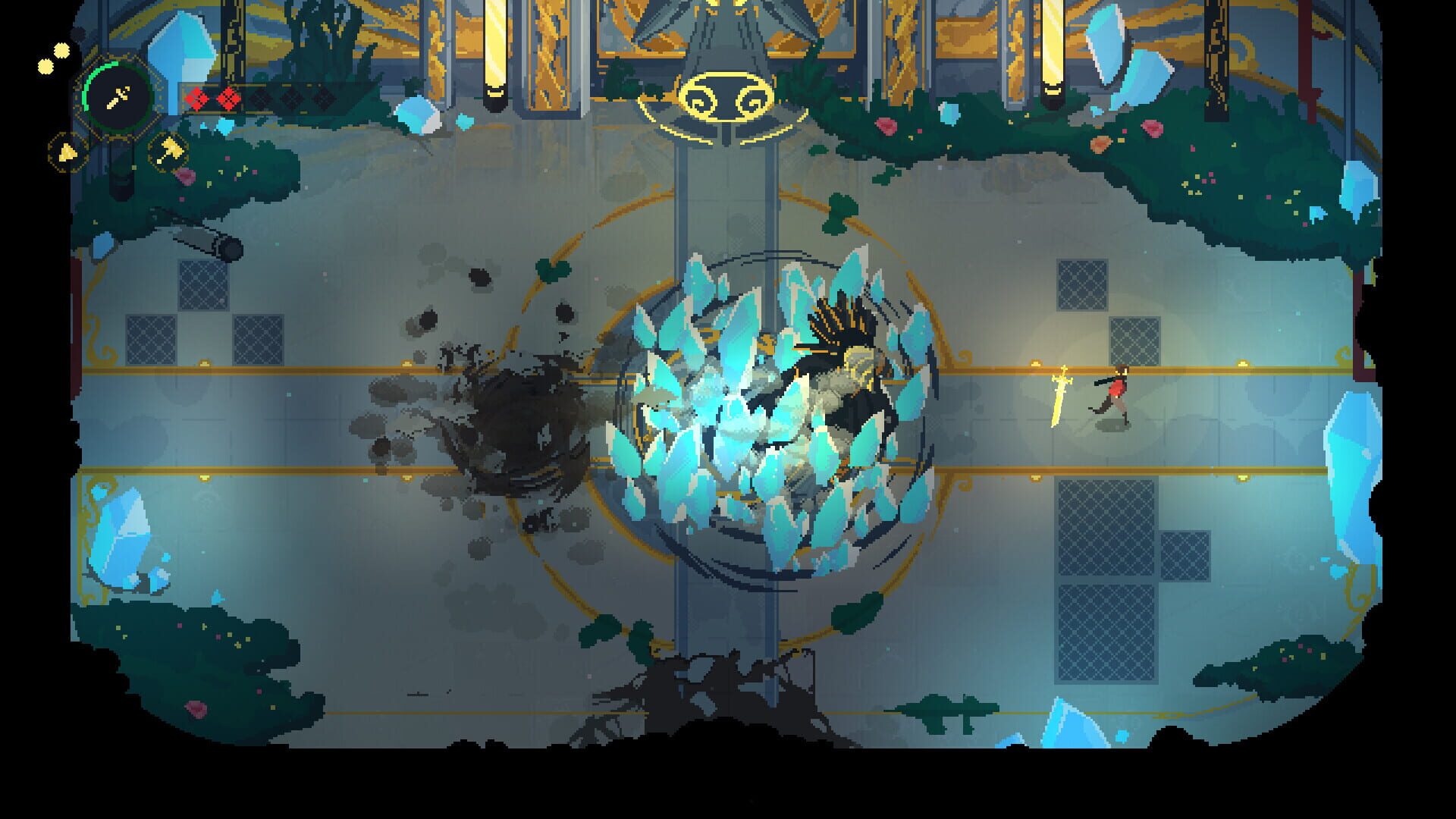
Task: Click the first red health diamond indicator
Action: click(197, 99)
